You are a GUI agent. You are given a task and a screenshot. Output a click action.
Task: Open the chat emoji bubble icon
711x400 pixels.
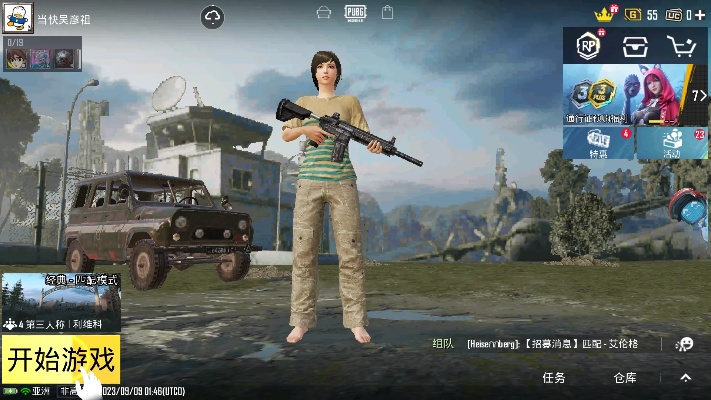point(685,344)
